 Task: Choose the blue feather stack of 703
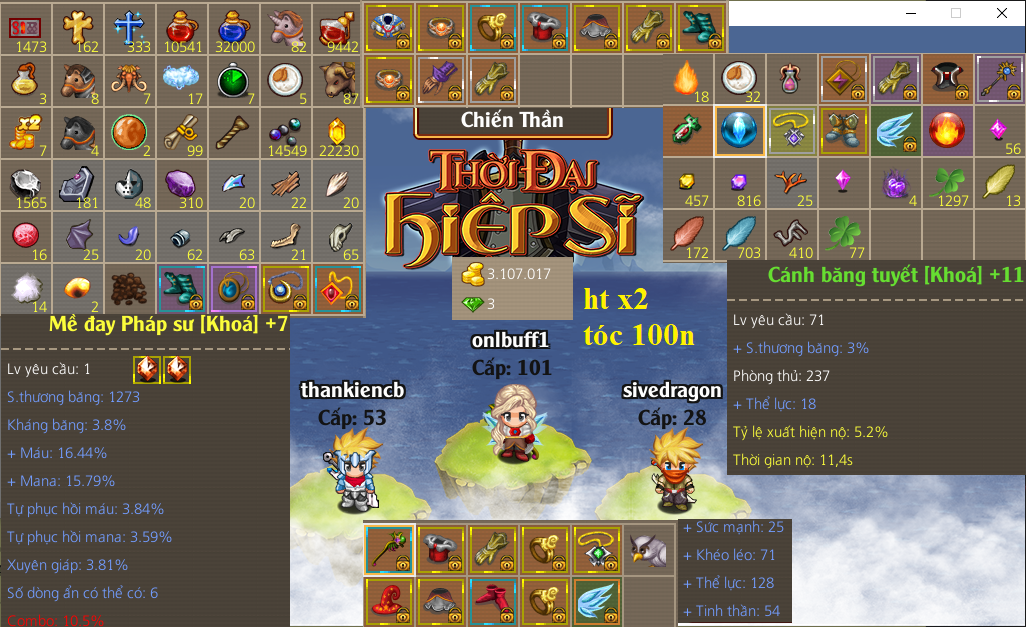click(x=741, y=235)
